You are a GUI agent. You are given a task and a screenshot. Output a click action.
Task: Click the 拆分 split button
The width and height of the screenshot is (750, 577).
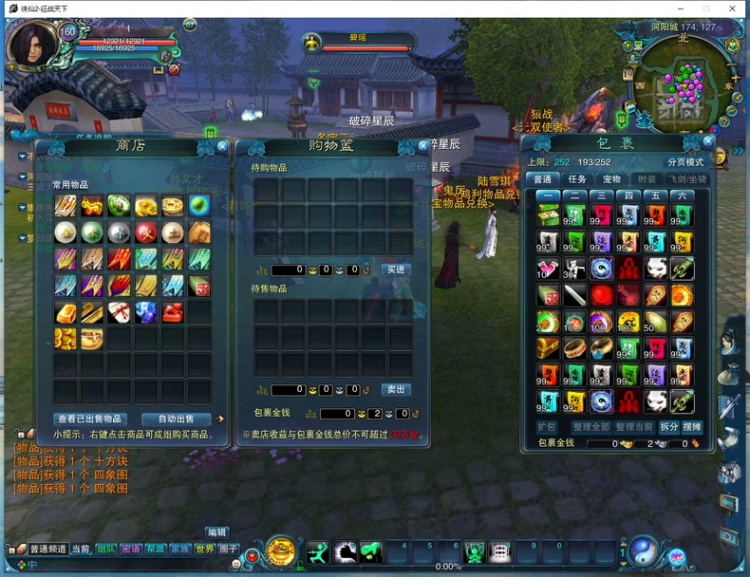point(668,427)
